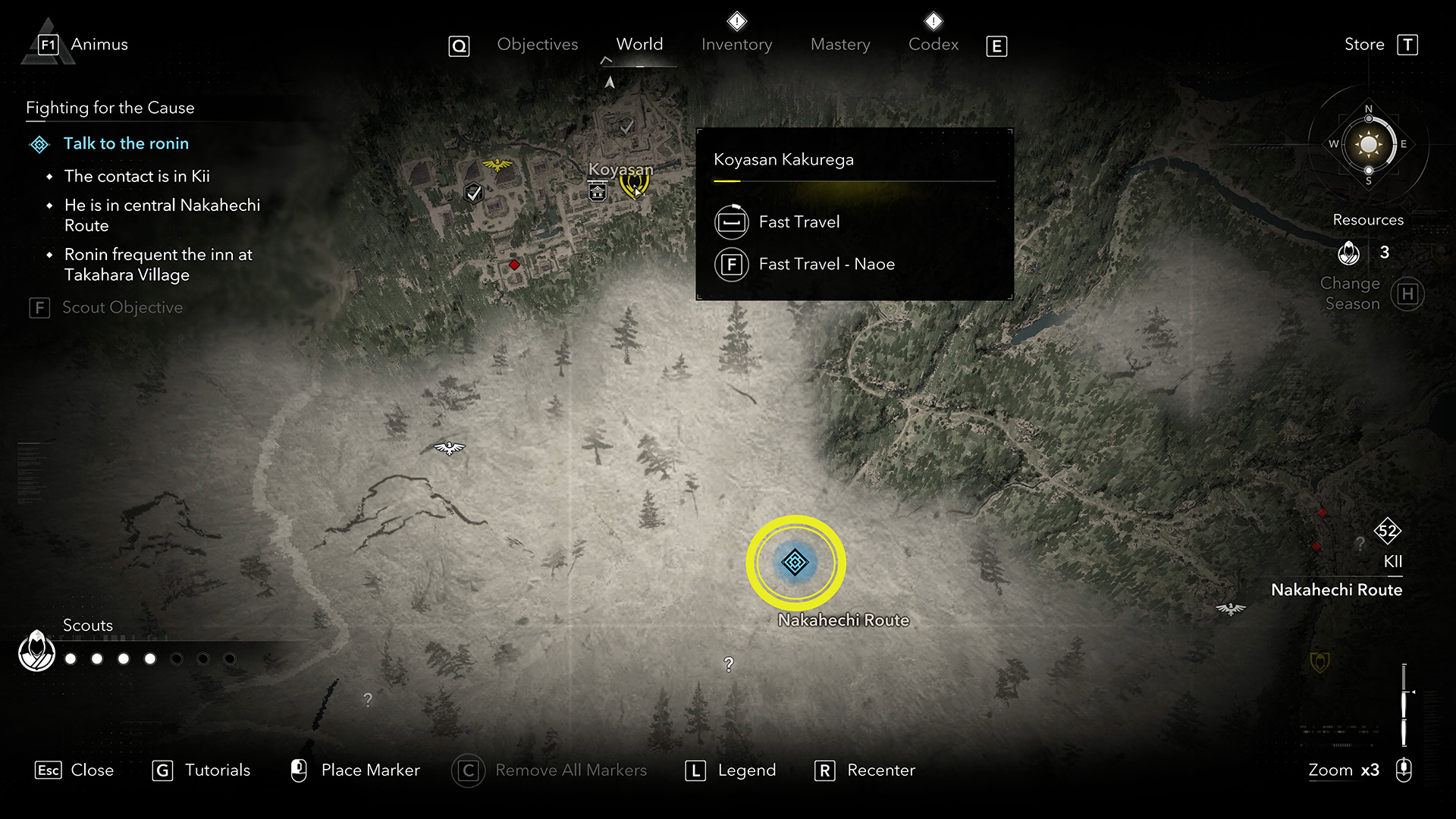Switch to the Objectives tab
1456x819 pixels.
coord(537,45)
